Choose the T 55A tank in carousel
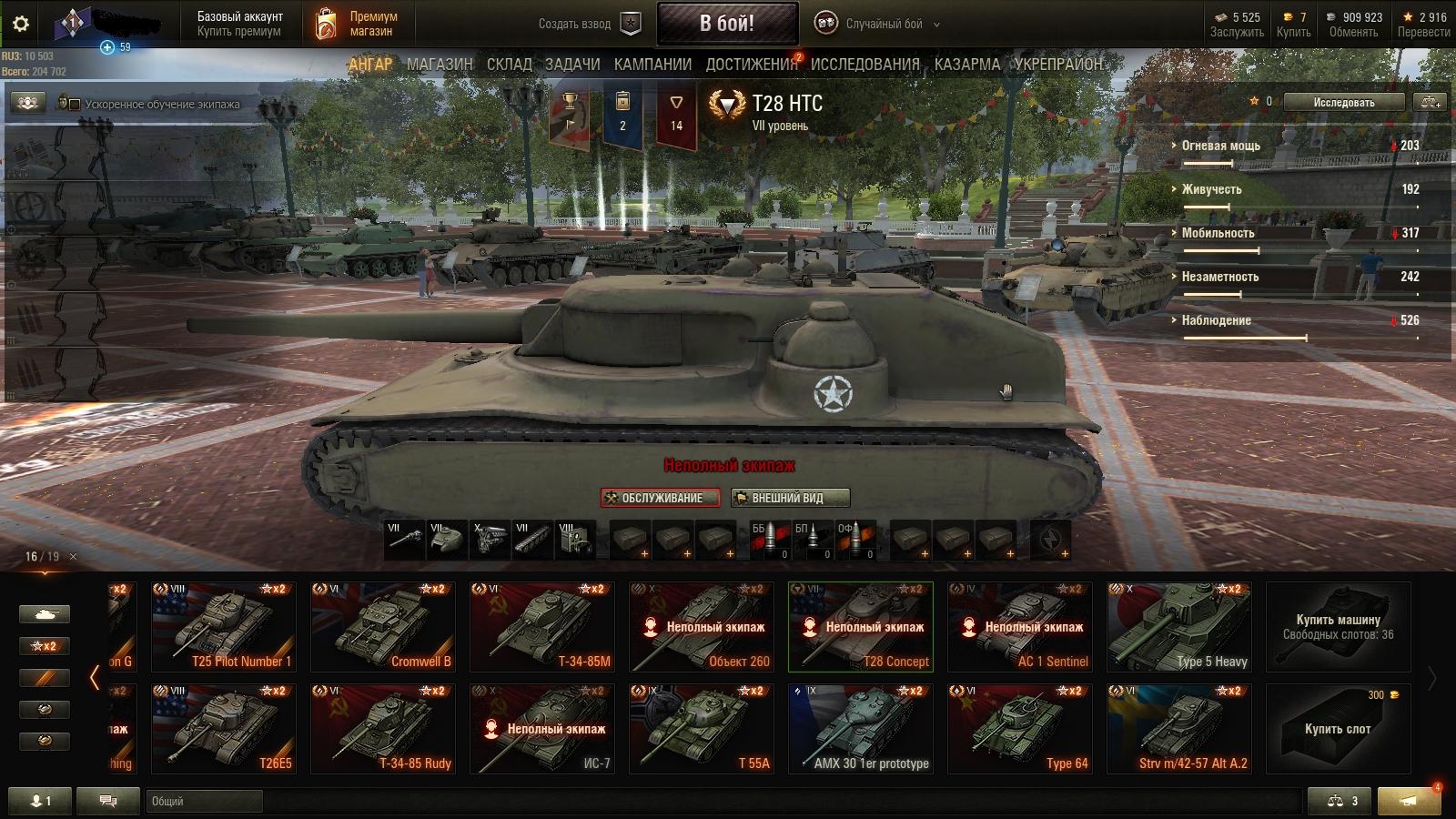Screen dimensions: 1456x819 point(702,729)
